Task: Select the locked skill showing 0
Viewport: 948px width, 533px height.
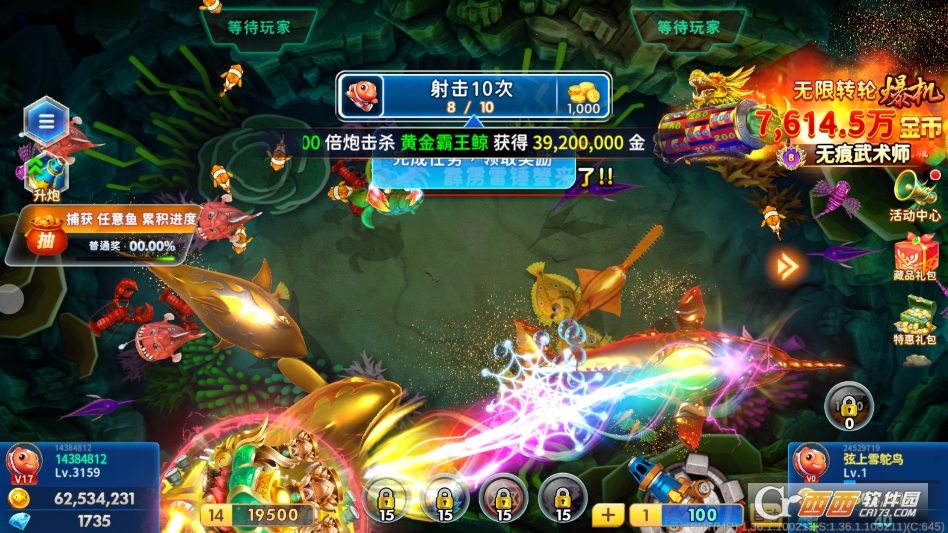Action: pyautogui.click(x=848, y=405)
